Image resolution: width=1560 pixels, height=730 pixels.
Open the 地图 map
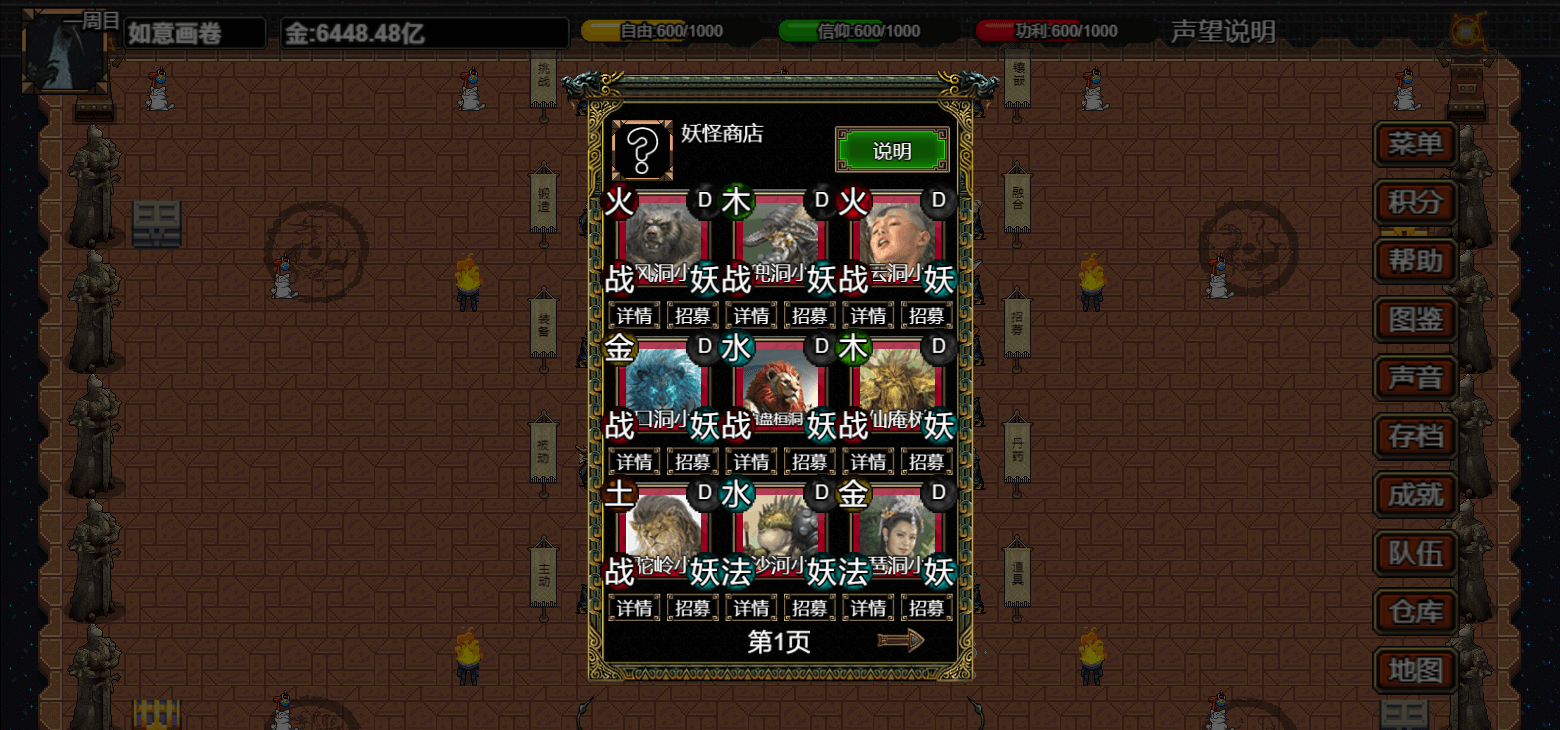(x=1416, y=669)
